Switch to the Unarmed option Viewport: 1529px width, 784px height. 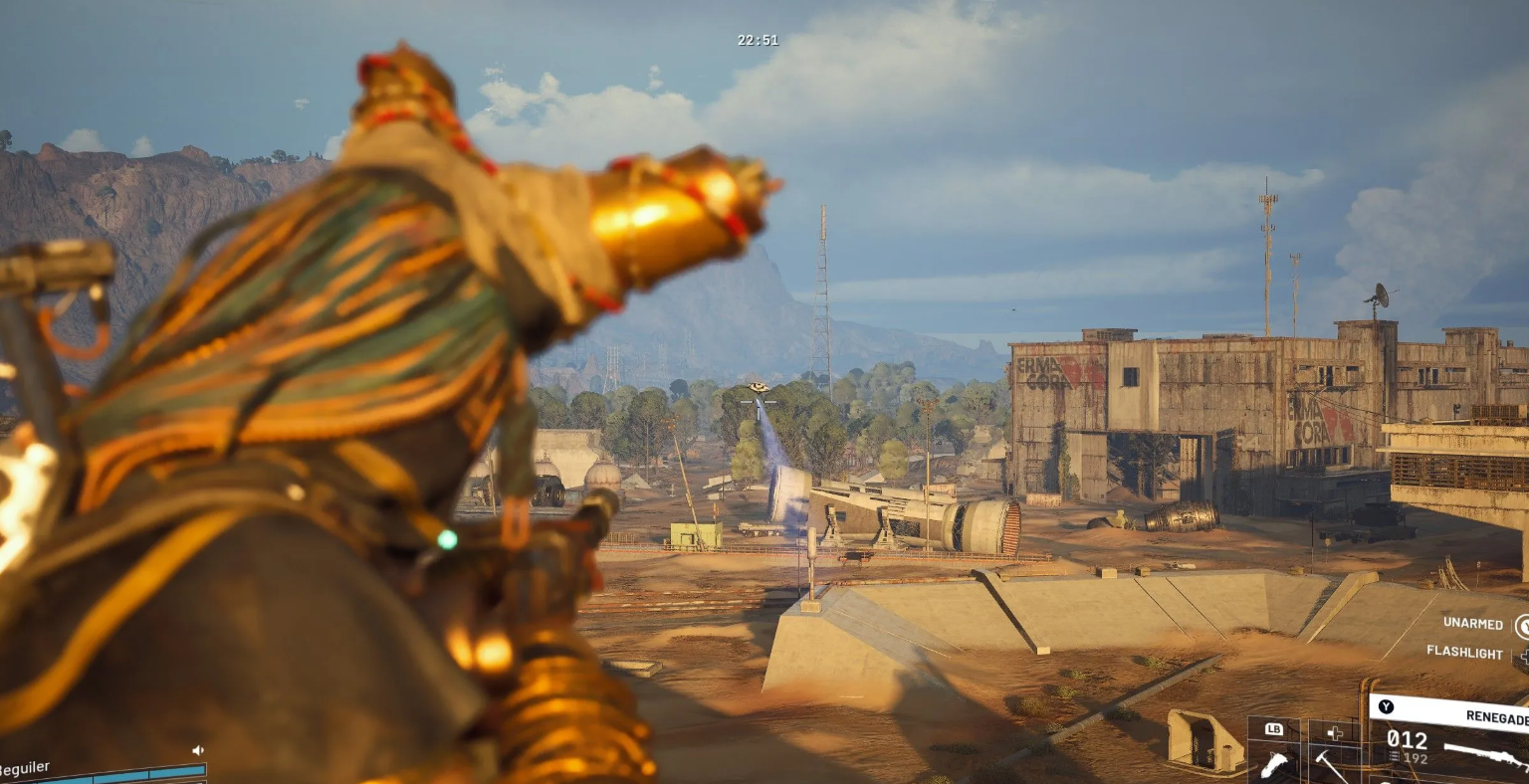pos(1473,624)
